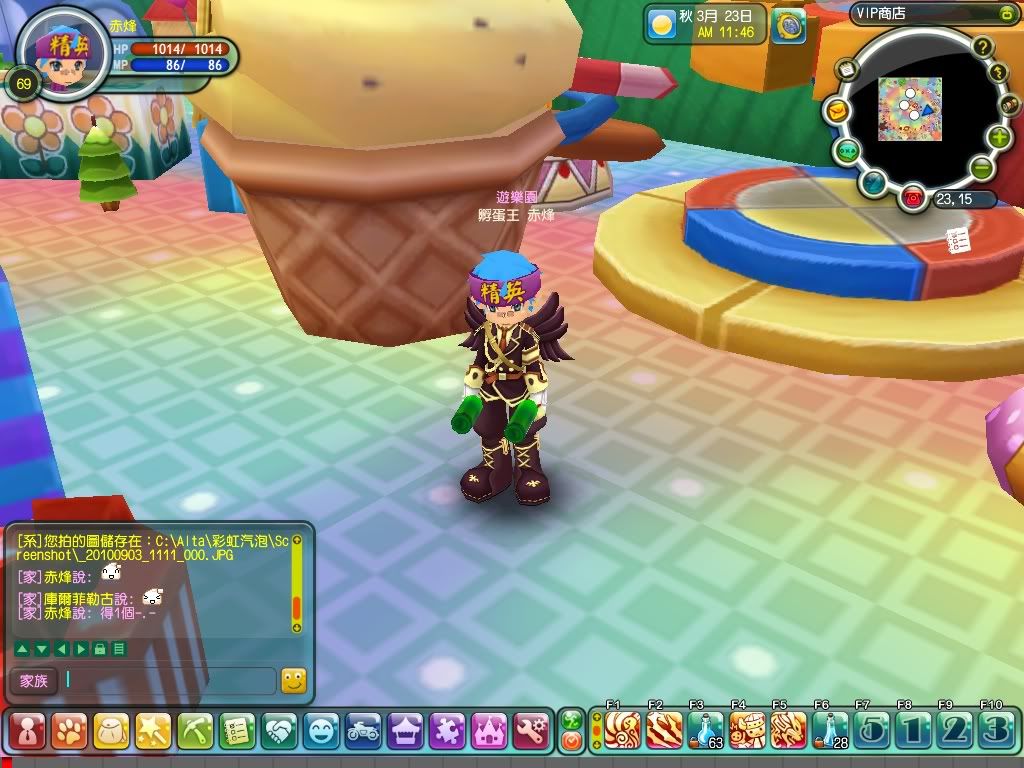The height and width of the screenshot is (768, 1024).
Task: Open the checklist quest log button
Action: pyautogui.click(x=236, y=731)
